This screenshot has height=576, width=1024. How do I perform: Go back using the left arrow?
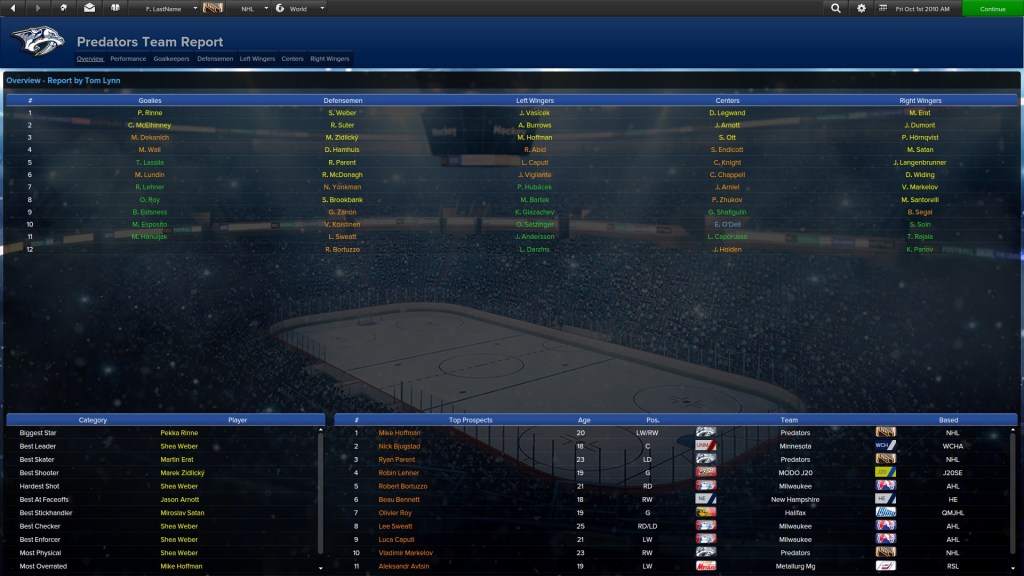(11, 8)
